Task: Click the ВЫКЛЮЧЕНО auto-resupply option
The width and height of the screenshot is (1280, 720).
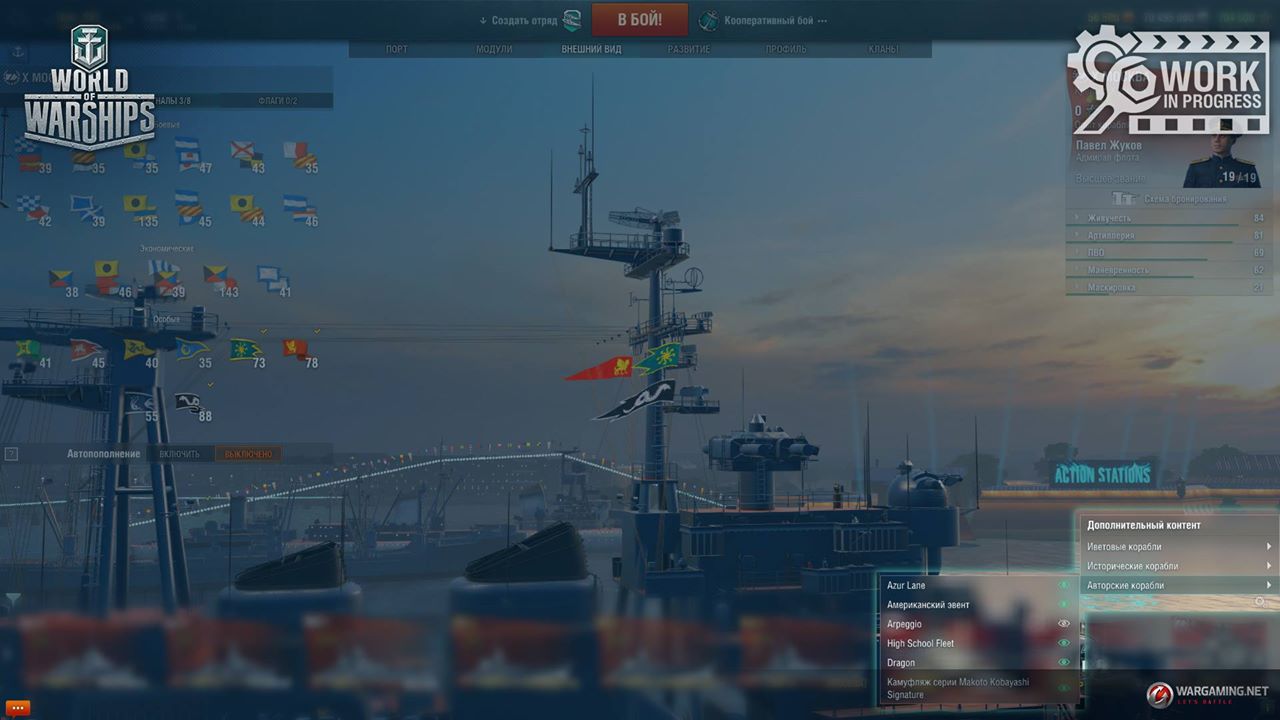Action: click(x=247, y=454)
